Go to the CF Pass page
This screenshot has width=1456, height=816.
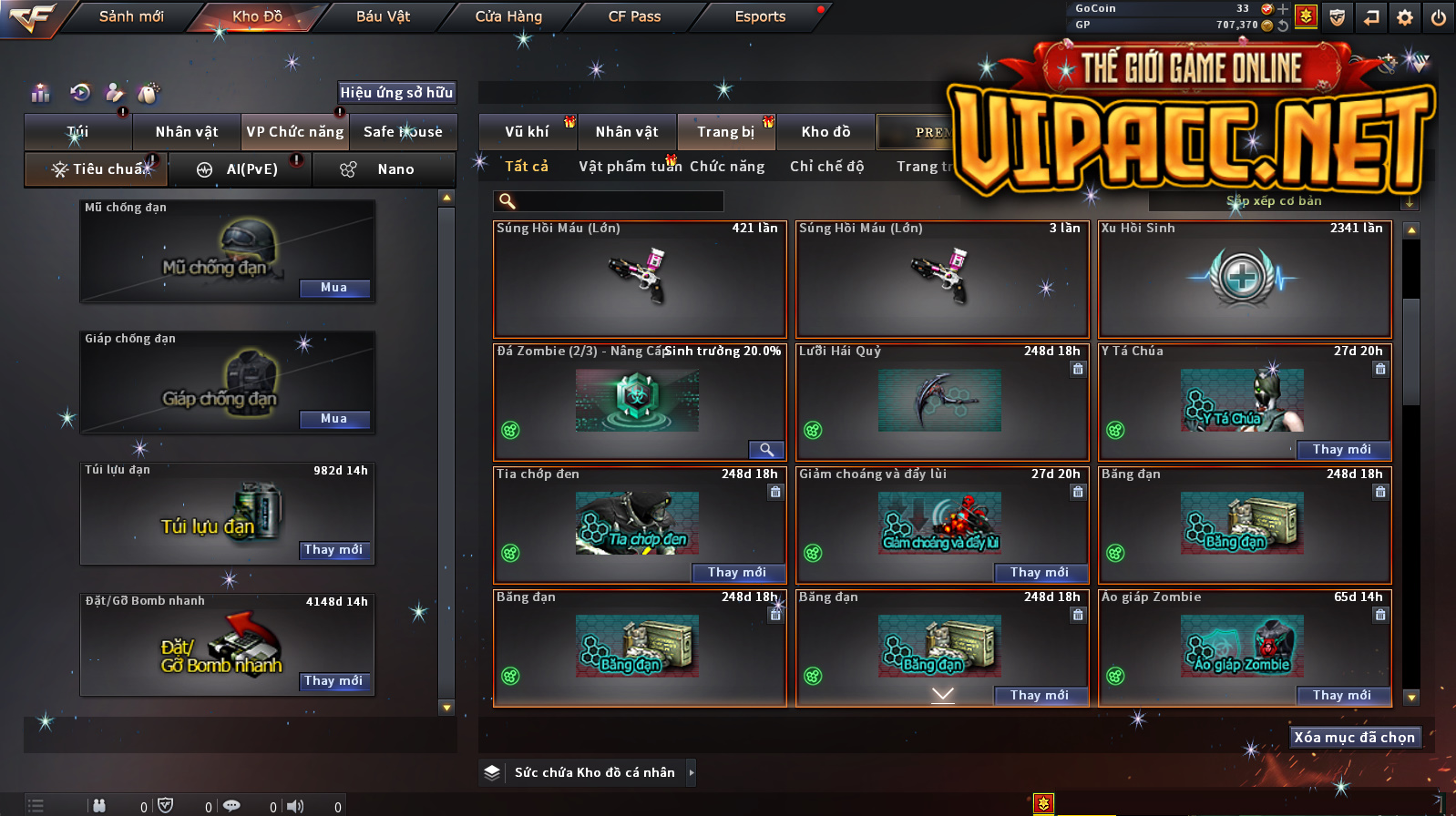click(x=634, y=16)
